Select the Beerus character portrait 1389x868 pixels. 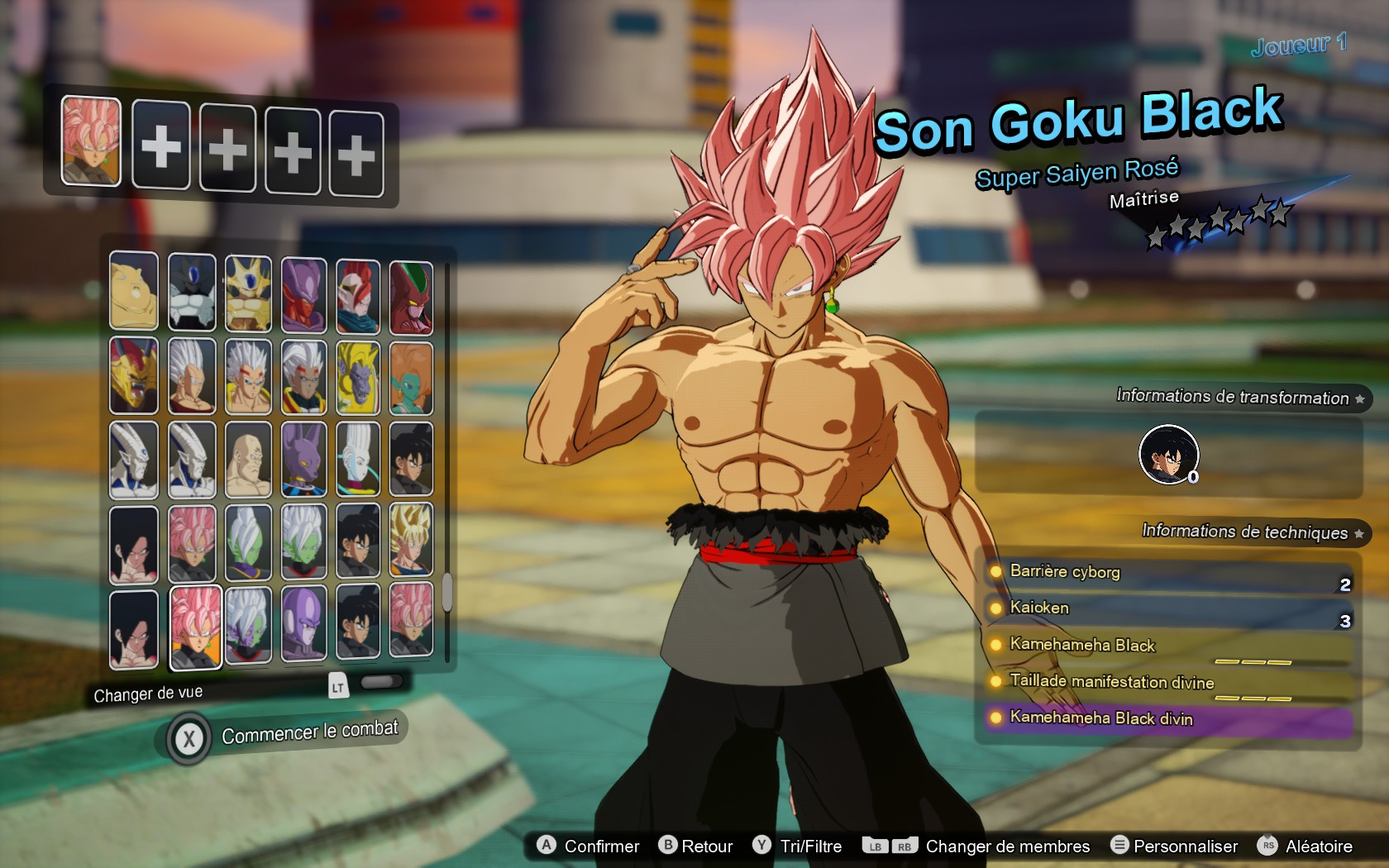[x=303, y=460]
